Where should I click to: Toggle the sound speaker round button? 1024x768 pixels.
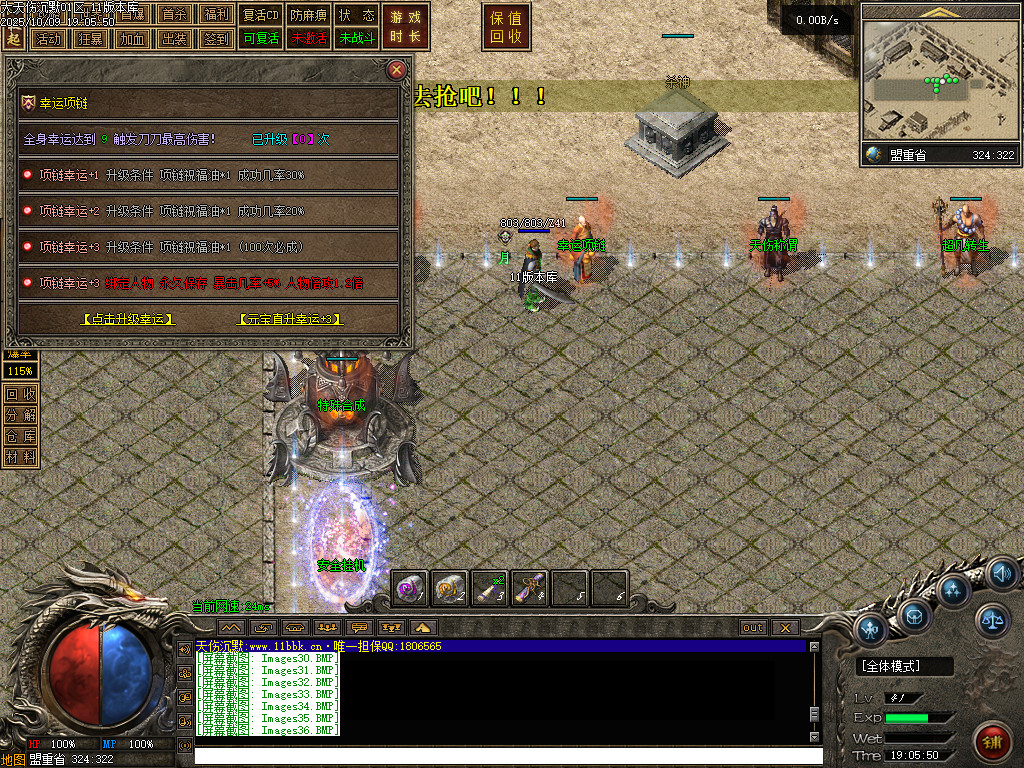[1002, 574]
